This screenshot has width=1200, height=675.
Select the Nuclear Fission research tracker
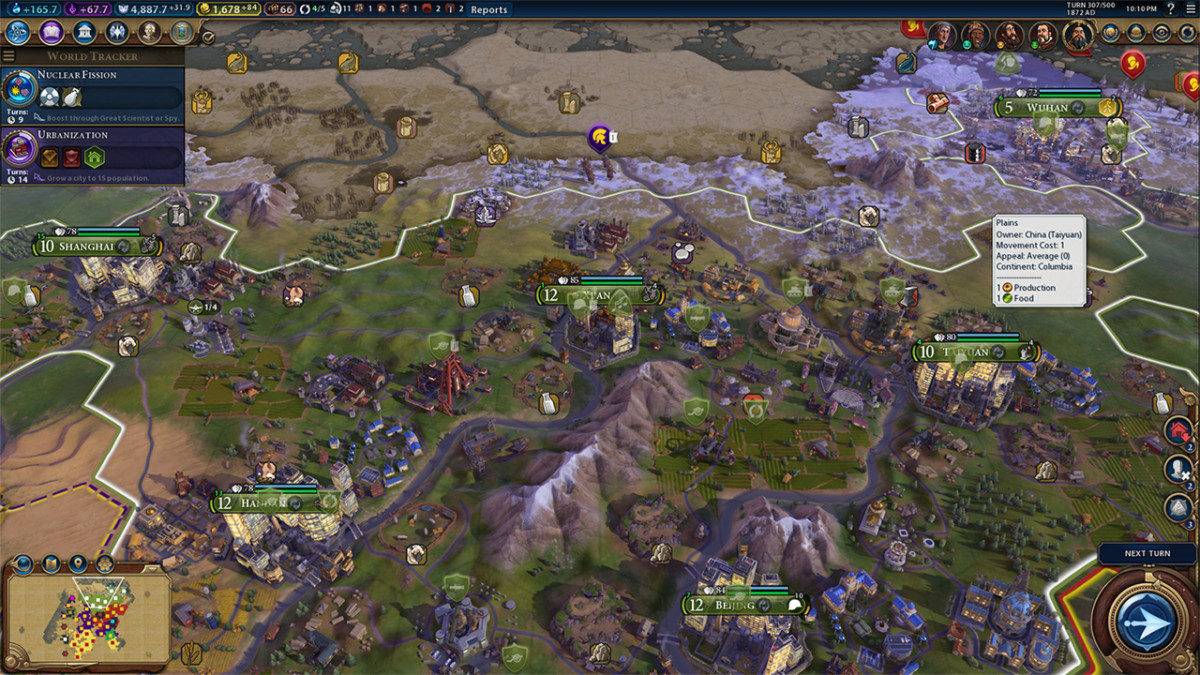[x=92, y=91]
